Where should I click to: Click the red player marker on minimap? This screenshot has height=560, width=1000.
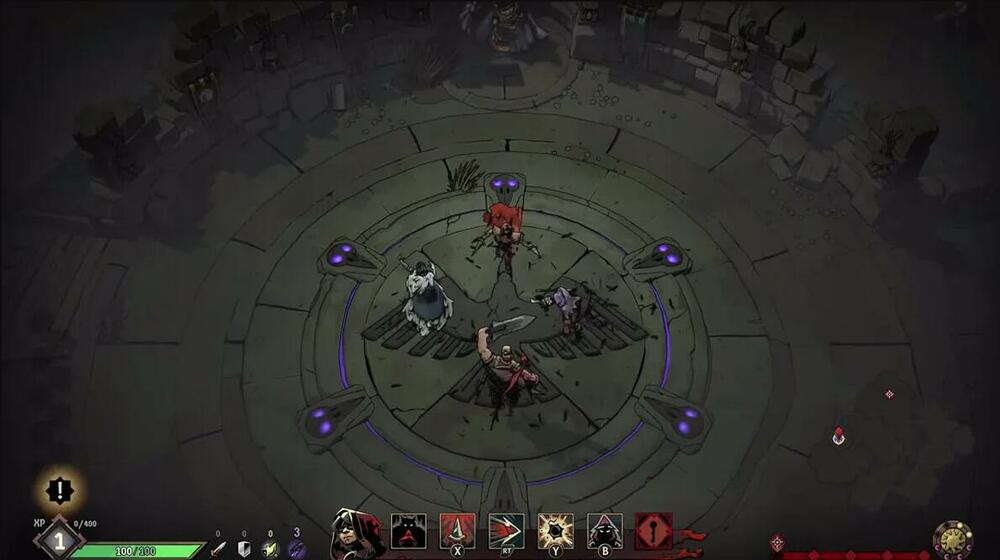pos(838,436)
